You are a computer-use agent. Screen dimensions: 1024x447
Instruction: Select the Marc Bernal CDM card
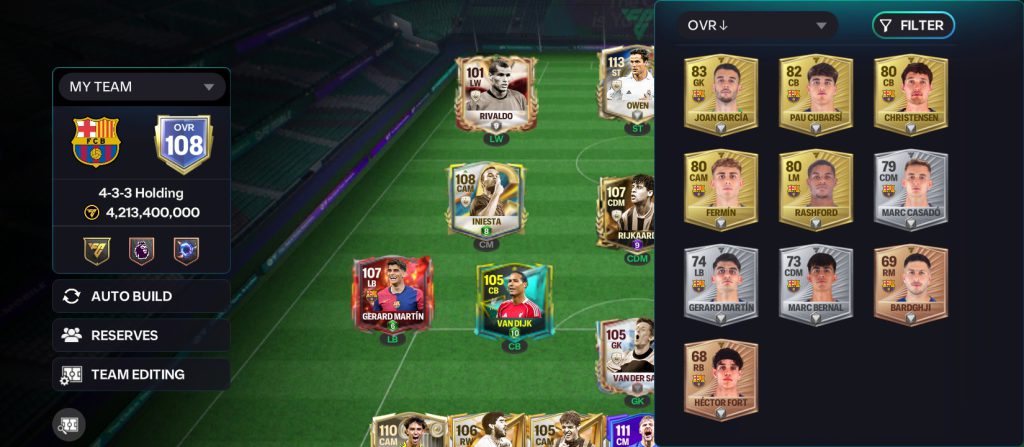(816, 285)
